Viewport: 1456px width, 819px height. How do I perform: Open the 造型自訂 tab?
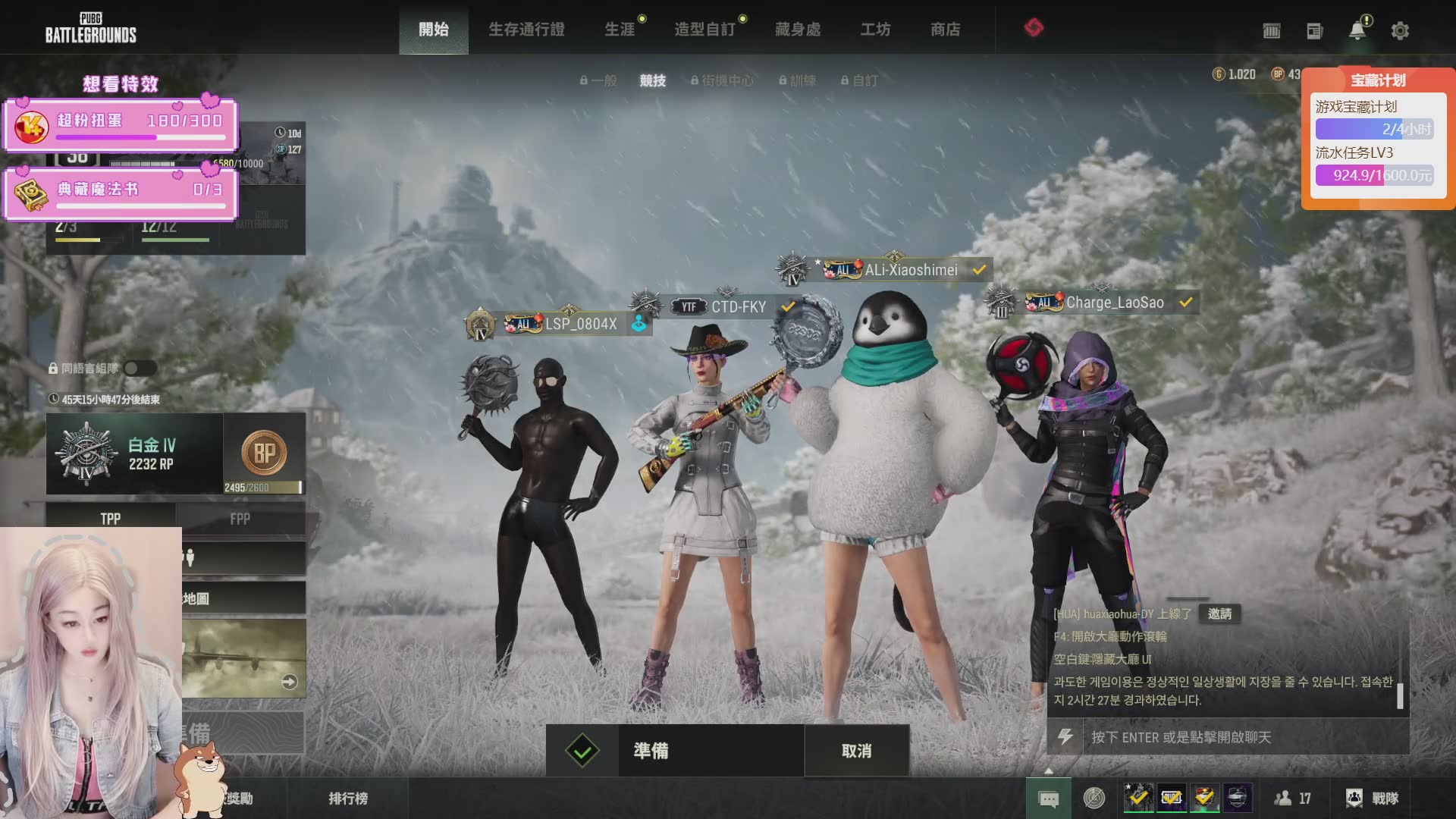[x=704, y=30]
